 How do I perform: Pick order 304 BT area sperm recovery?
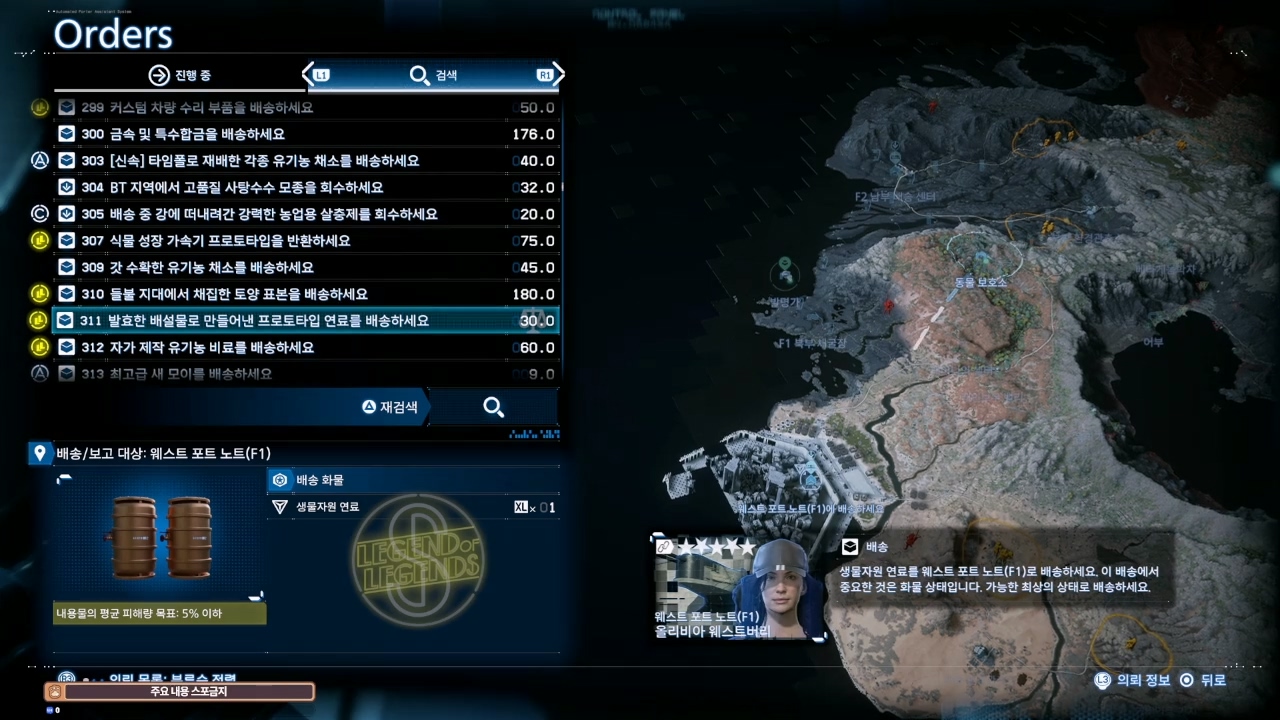pos(305,188)
